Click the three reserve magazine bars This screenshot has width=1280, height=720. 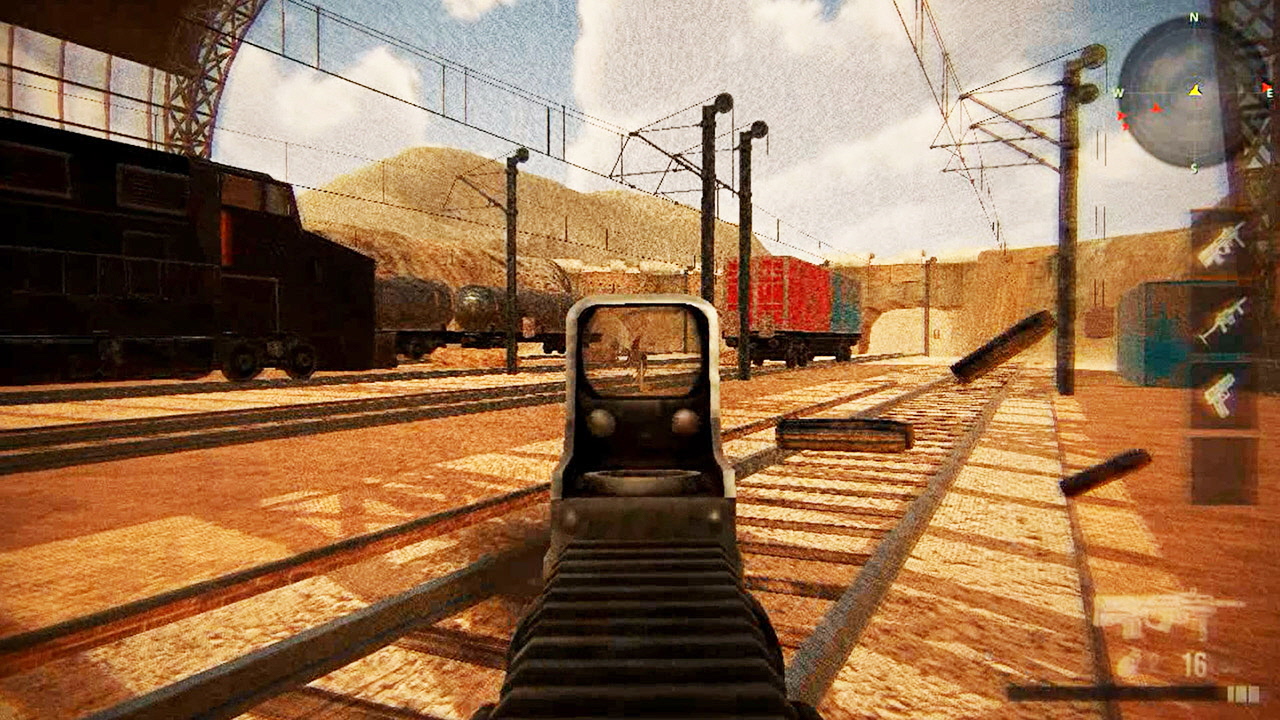(x=1243, y=693)
